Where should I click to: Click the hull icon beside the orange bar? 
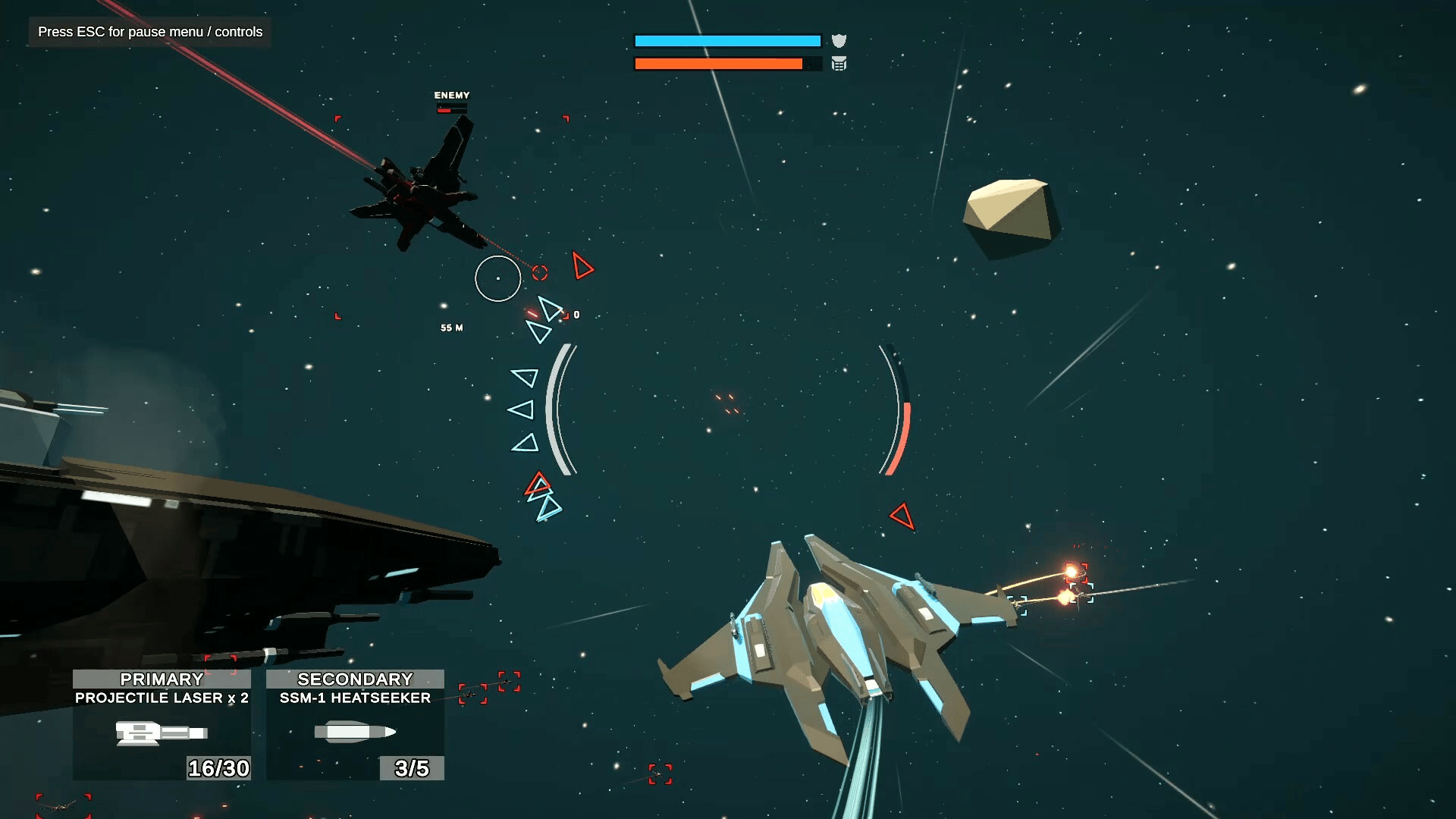(x=839, y=64)
